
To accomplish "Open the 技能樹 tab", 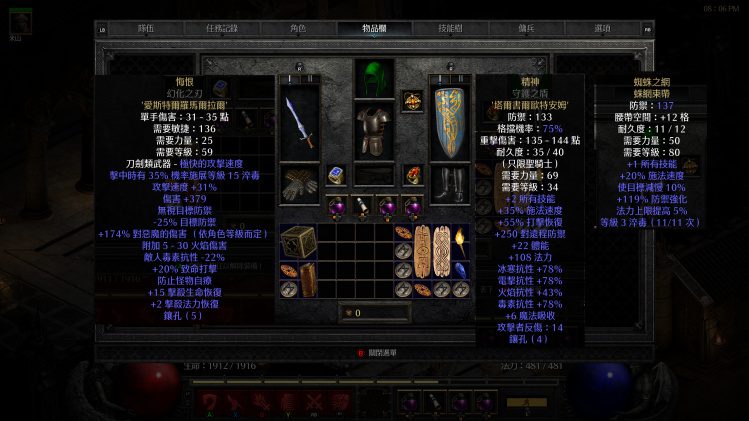I will tap(451, 29).
